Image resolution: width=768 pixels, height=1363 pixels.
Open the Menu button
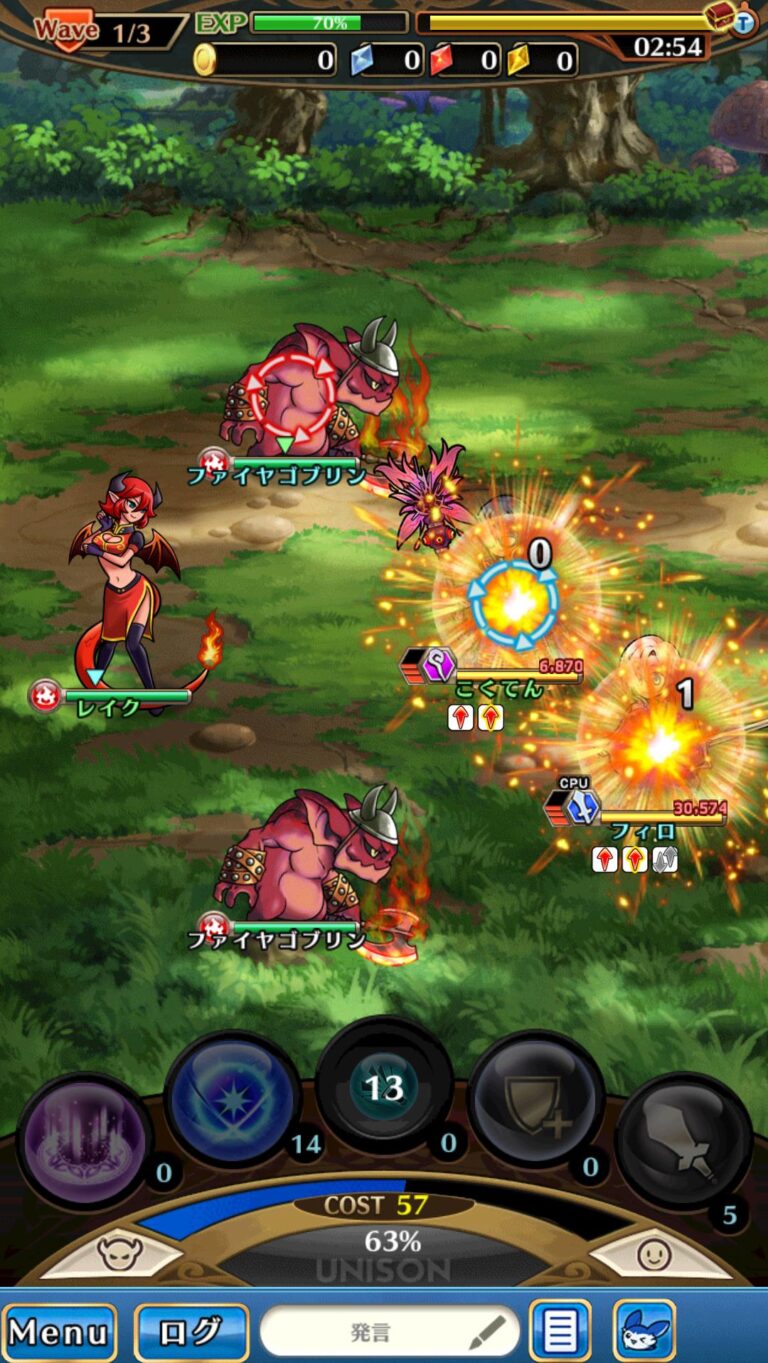click(59, 1332)
